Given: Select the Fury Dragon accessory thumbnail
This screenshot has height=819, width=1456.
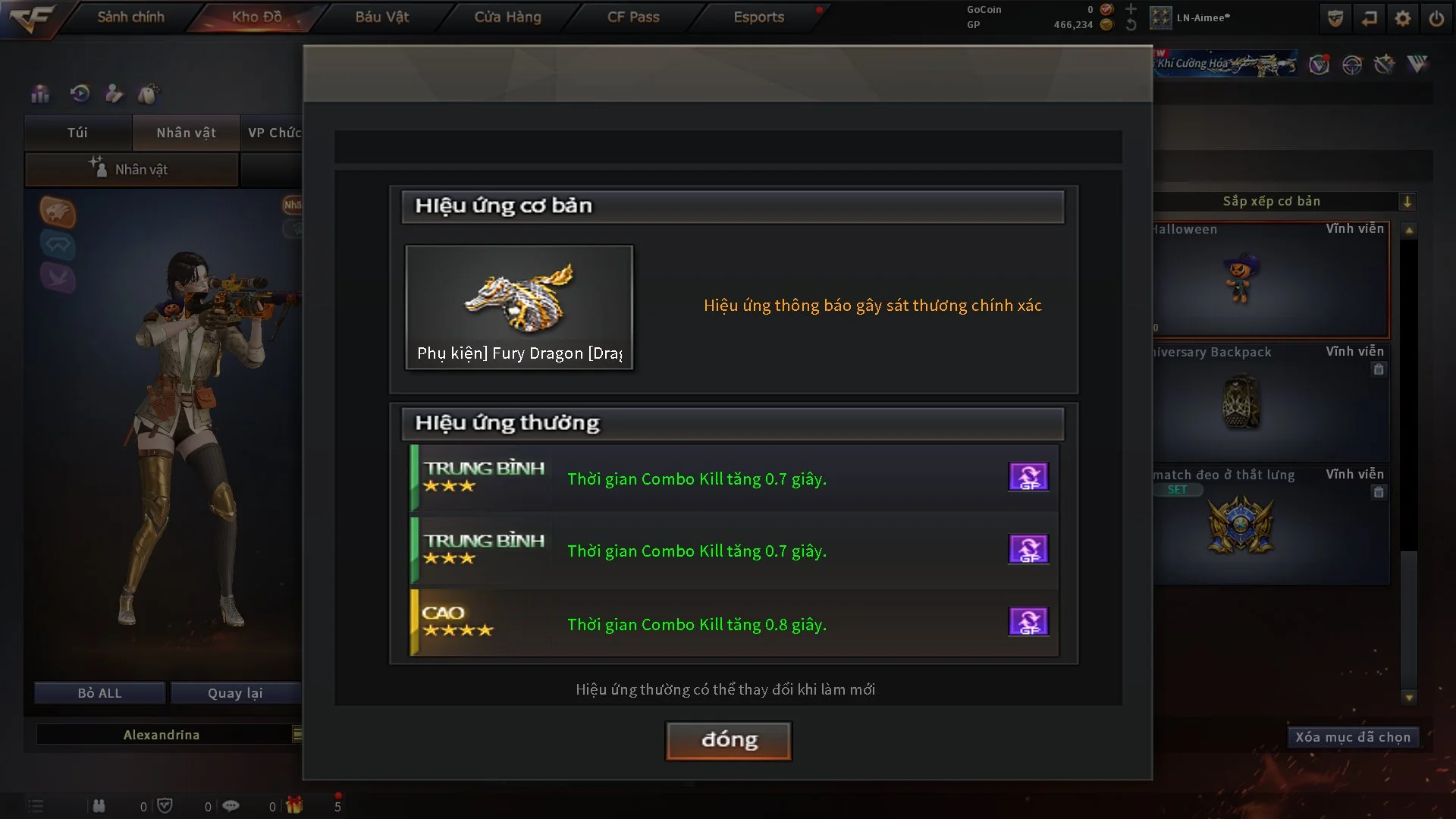Looking at the screenshot, I should [519, 306].
